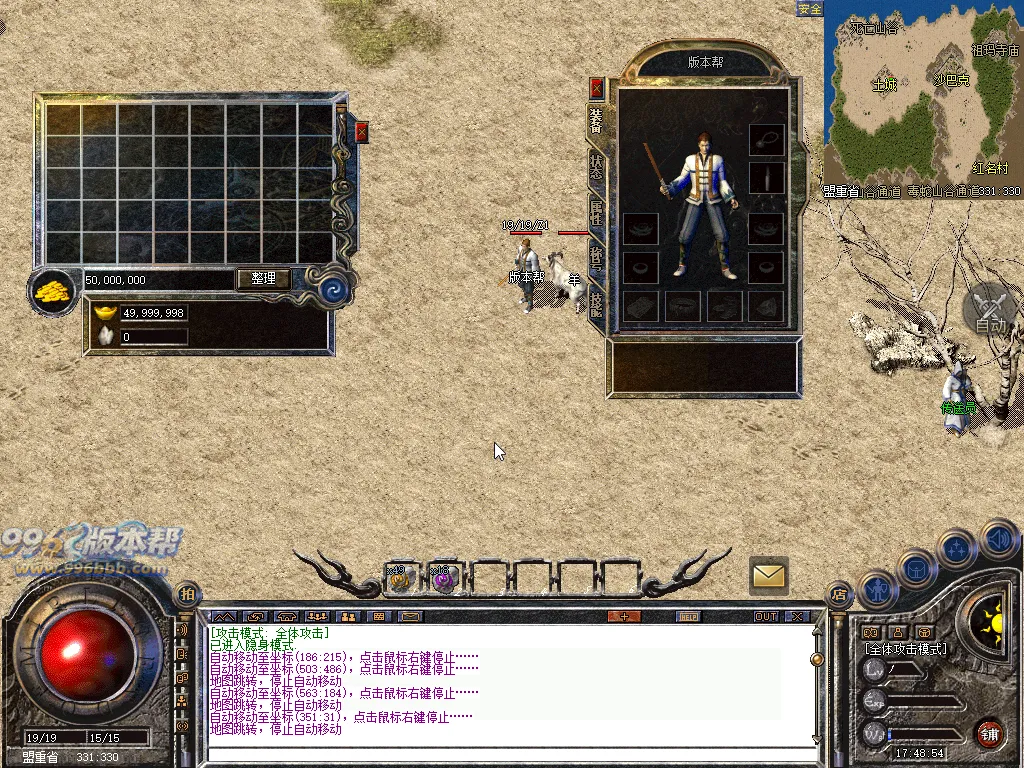Screen dimensions: 1024x768
Task: Use the first hotbar item with x49
Action: point(401,578)
